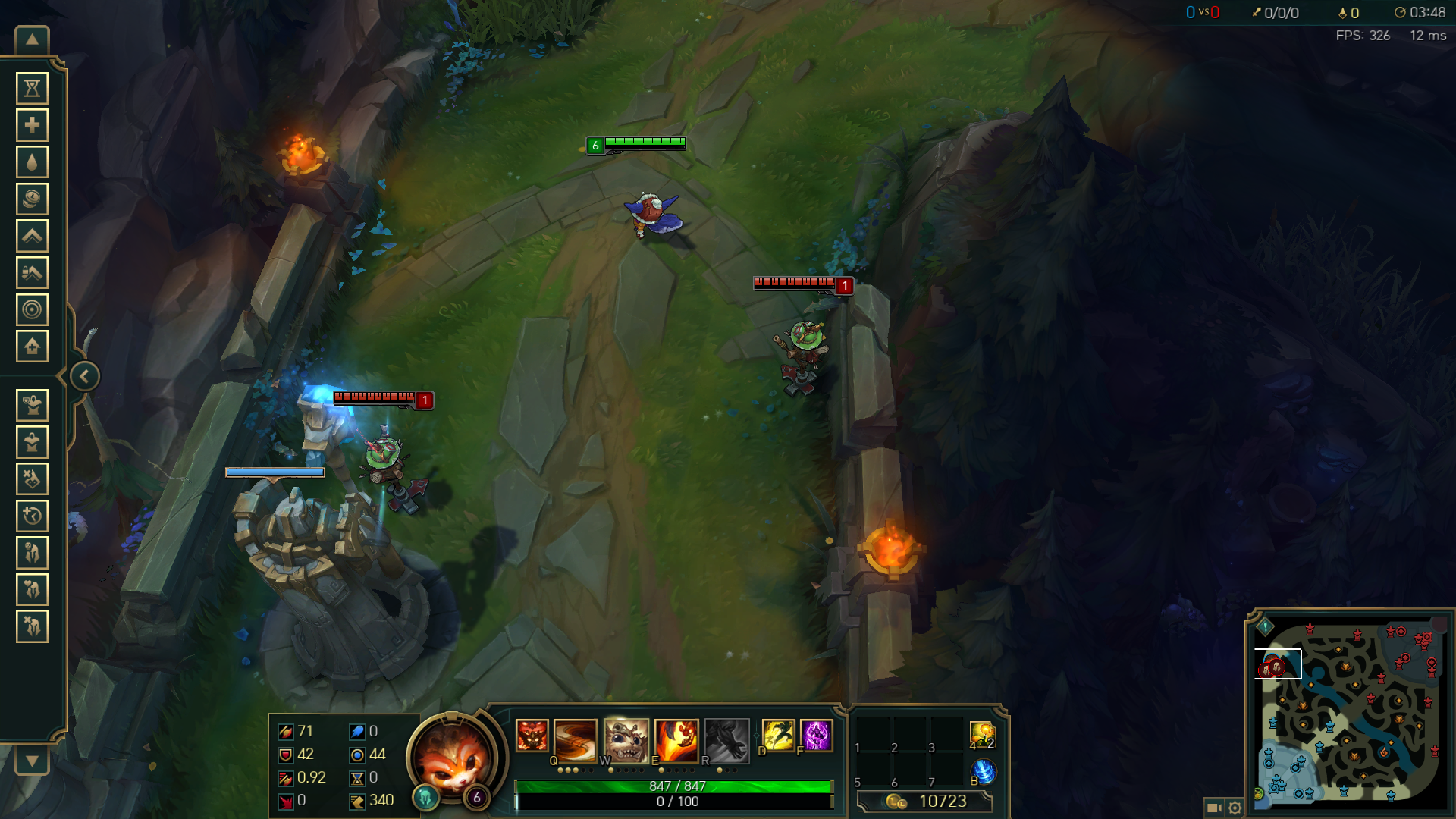Click the plus-sign health refill button
Image resolution: width=1456 pixels, height=819 pixels.
click(x=32, y=125)
